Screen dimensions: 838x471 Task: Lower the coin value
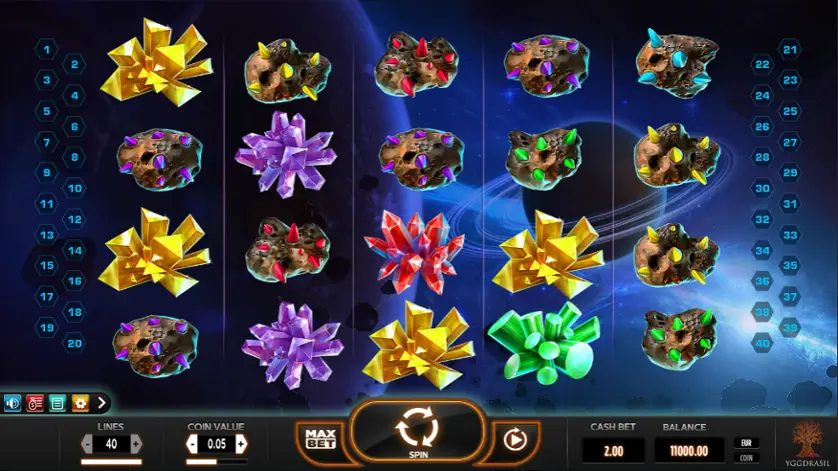(192, 443)
